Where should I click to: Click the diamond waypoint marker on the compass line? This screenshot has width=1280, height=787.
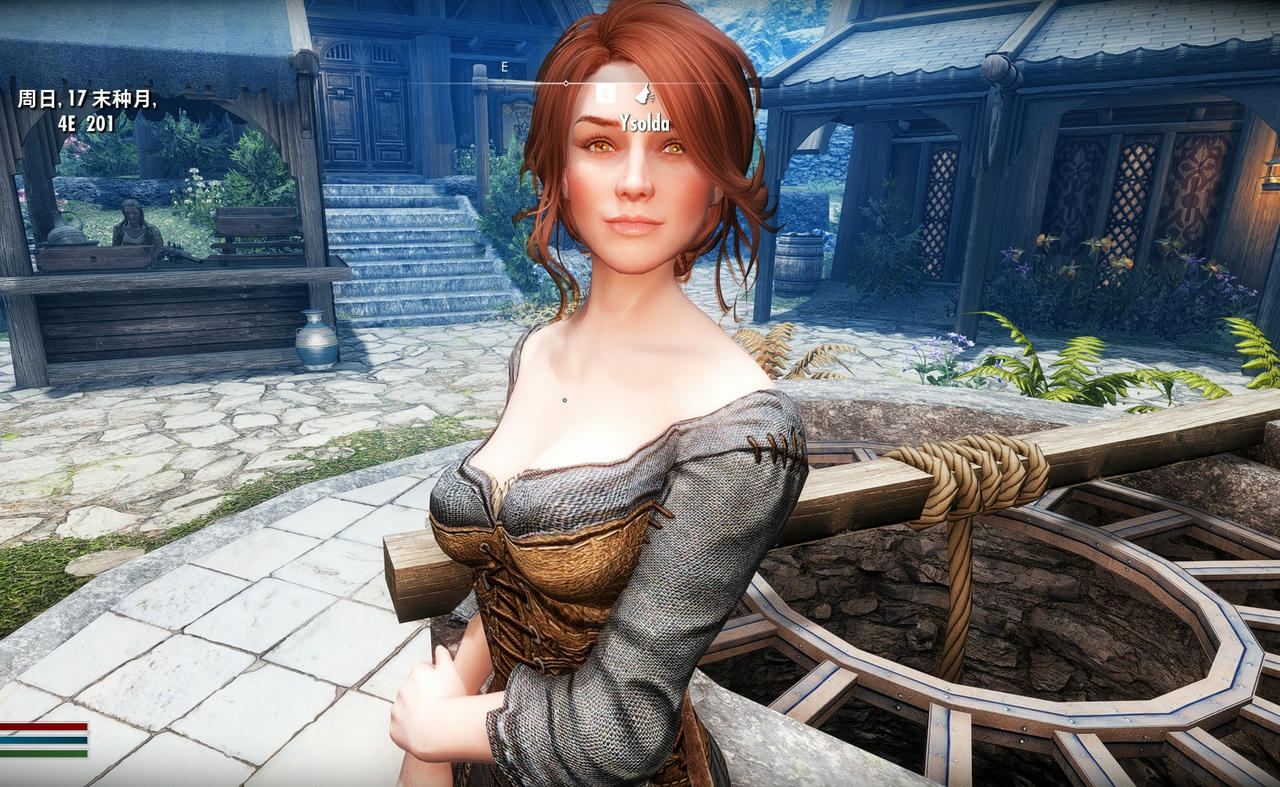coord(564,82)
